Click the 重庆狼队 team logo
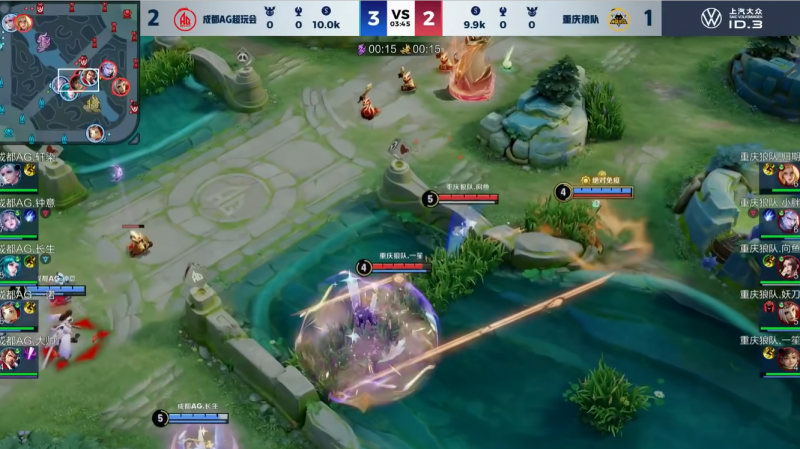 [x=618, y=19]
